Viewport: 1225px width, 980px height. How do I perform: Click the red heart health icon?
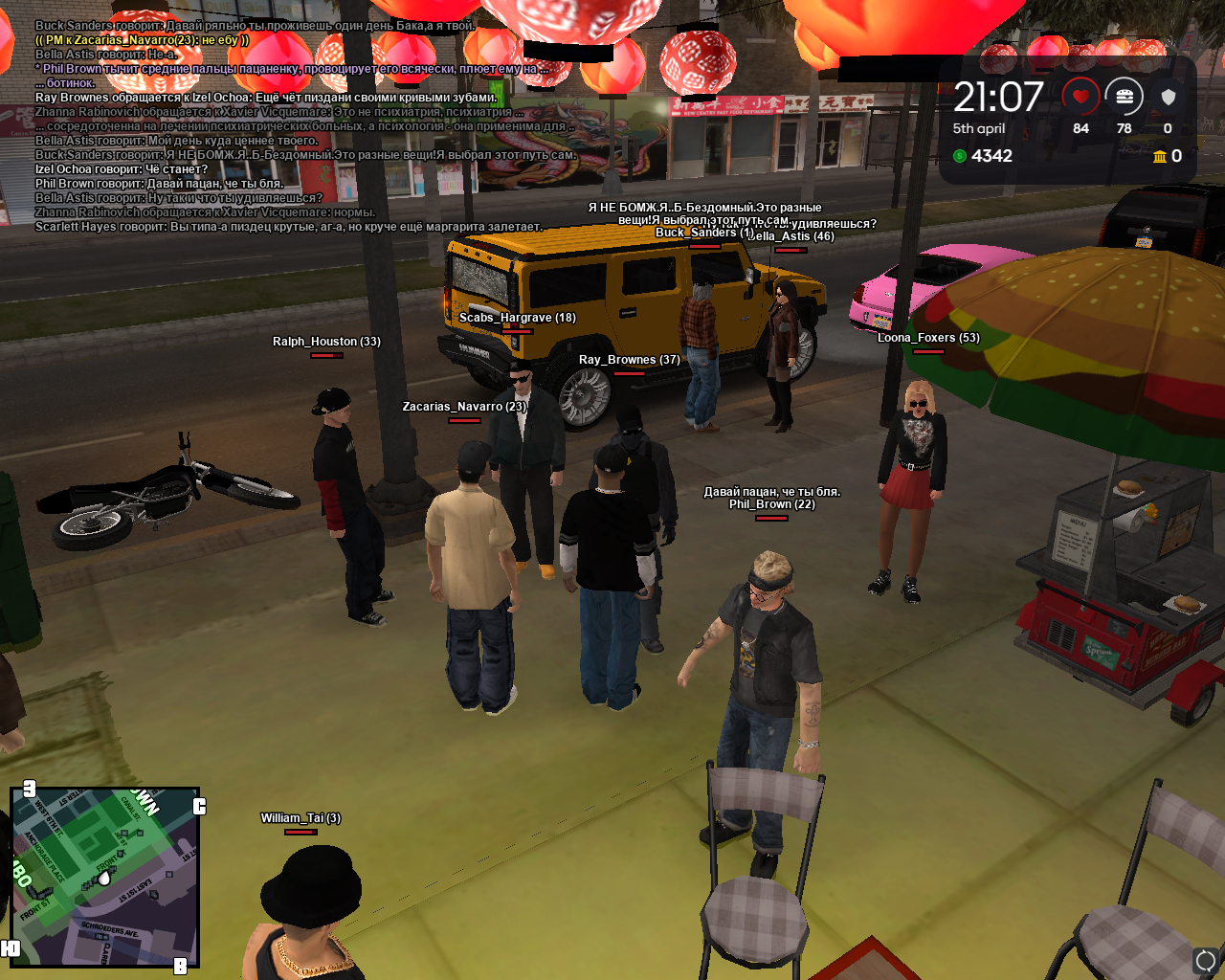pos(1080,97)
